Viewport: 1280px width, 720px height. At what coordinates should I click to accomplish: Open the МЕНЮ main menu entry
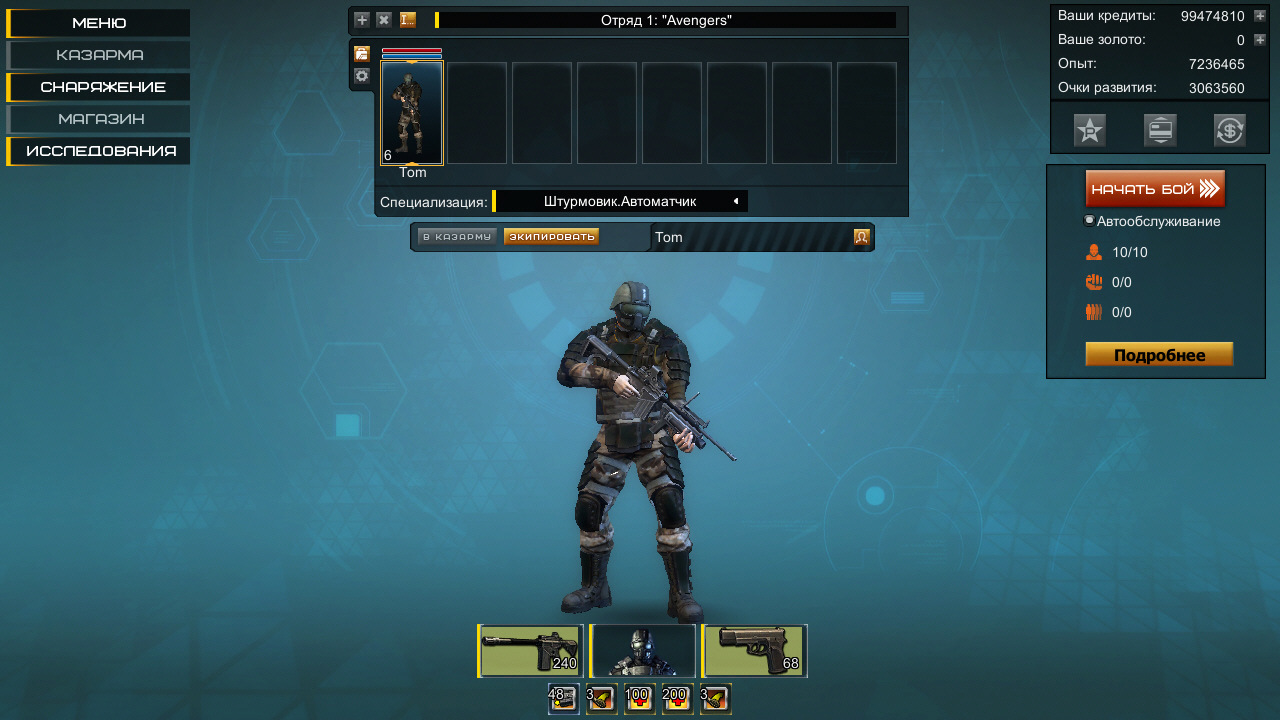point(99,23)
